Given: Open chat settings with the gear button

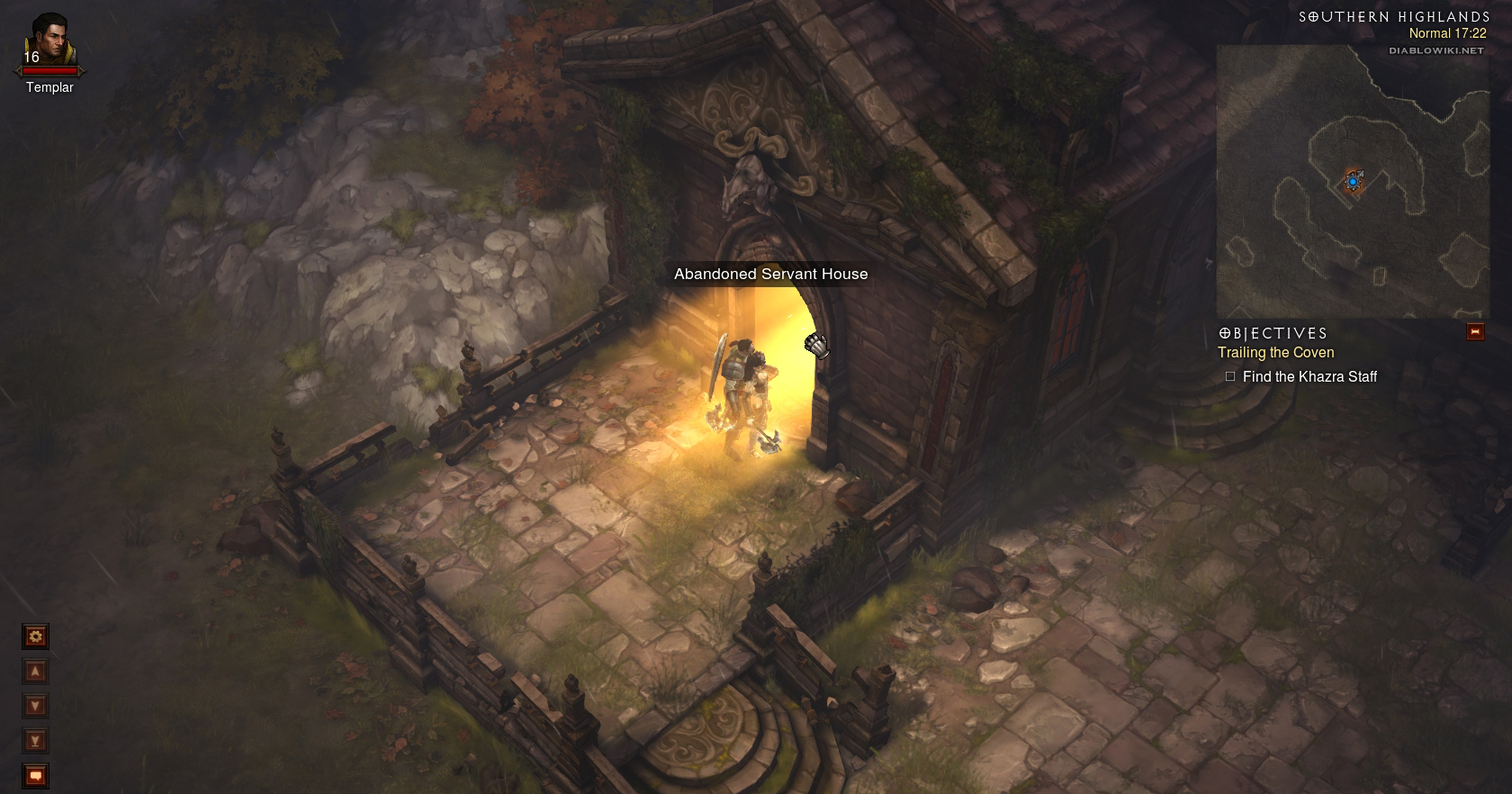Looking at the screenshot, I should coord(35,637).
